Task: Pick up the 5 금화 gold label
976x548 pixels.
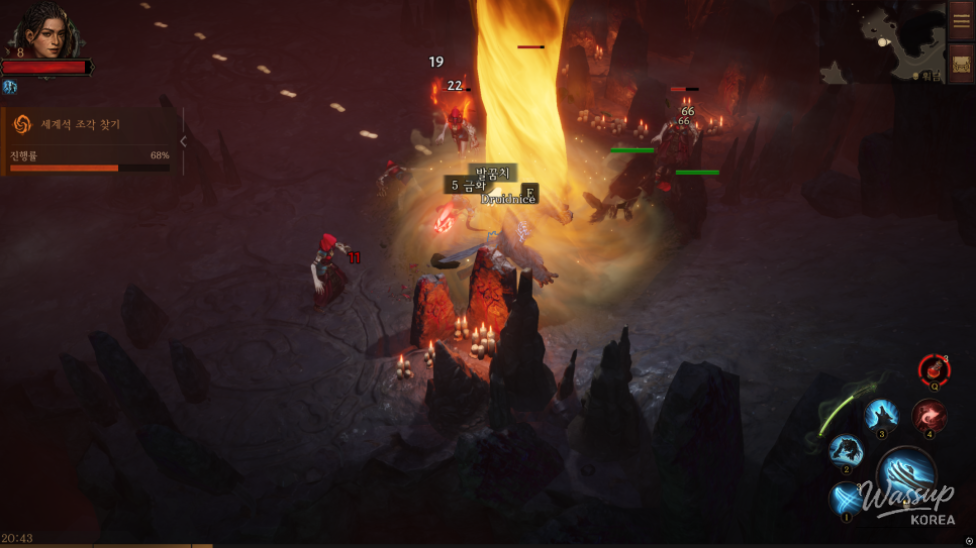Action: click(x=467, y=185)
